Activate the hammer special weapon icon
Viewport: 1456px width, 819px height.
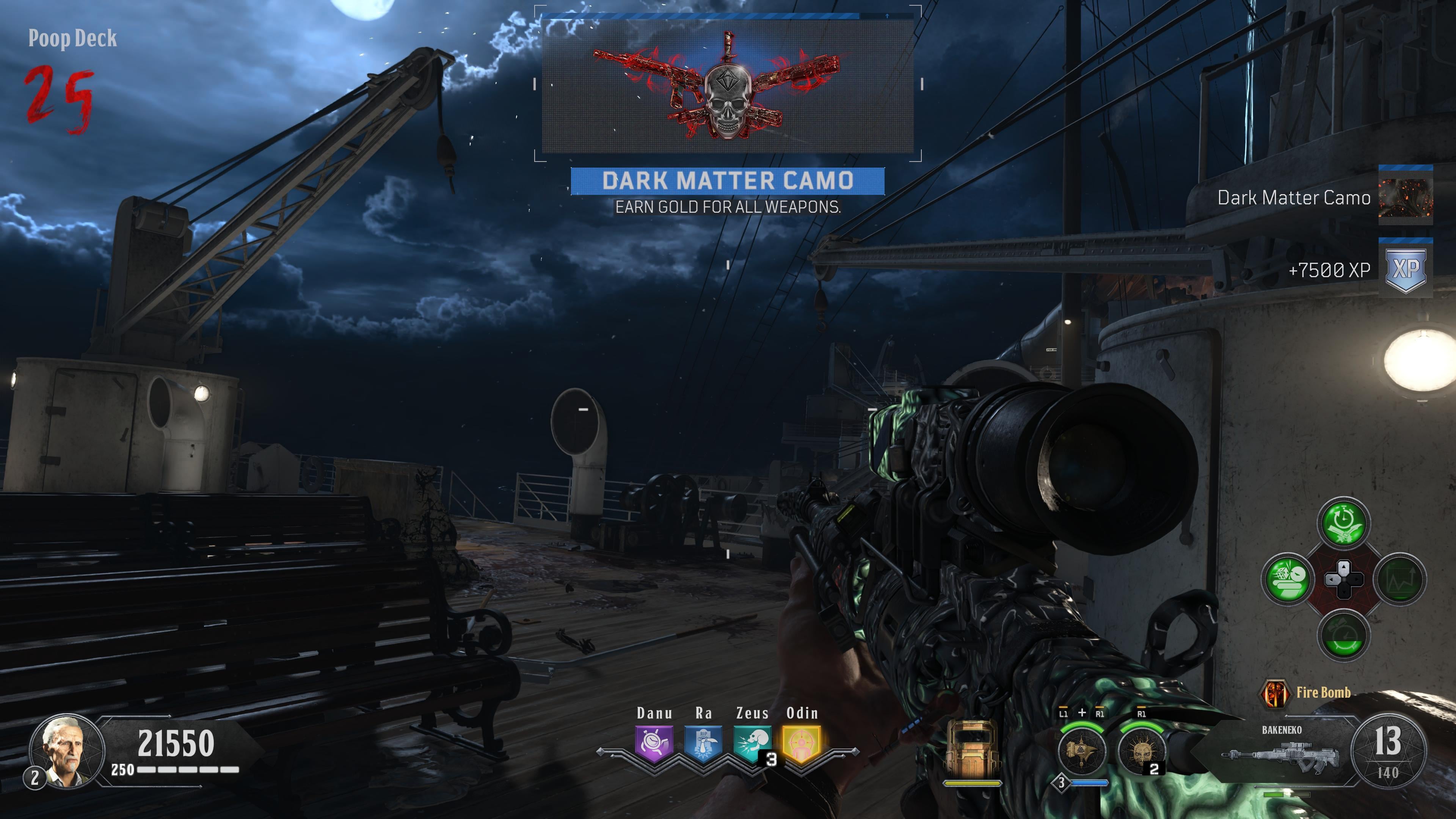(1081, 751)
